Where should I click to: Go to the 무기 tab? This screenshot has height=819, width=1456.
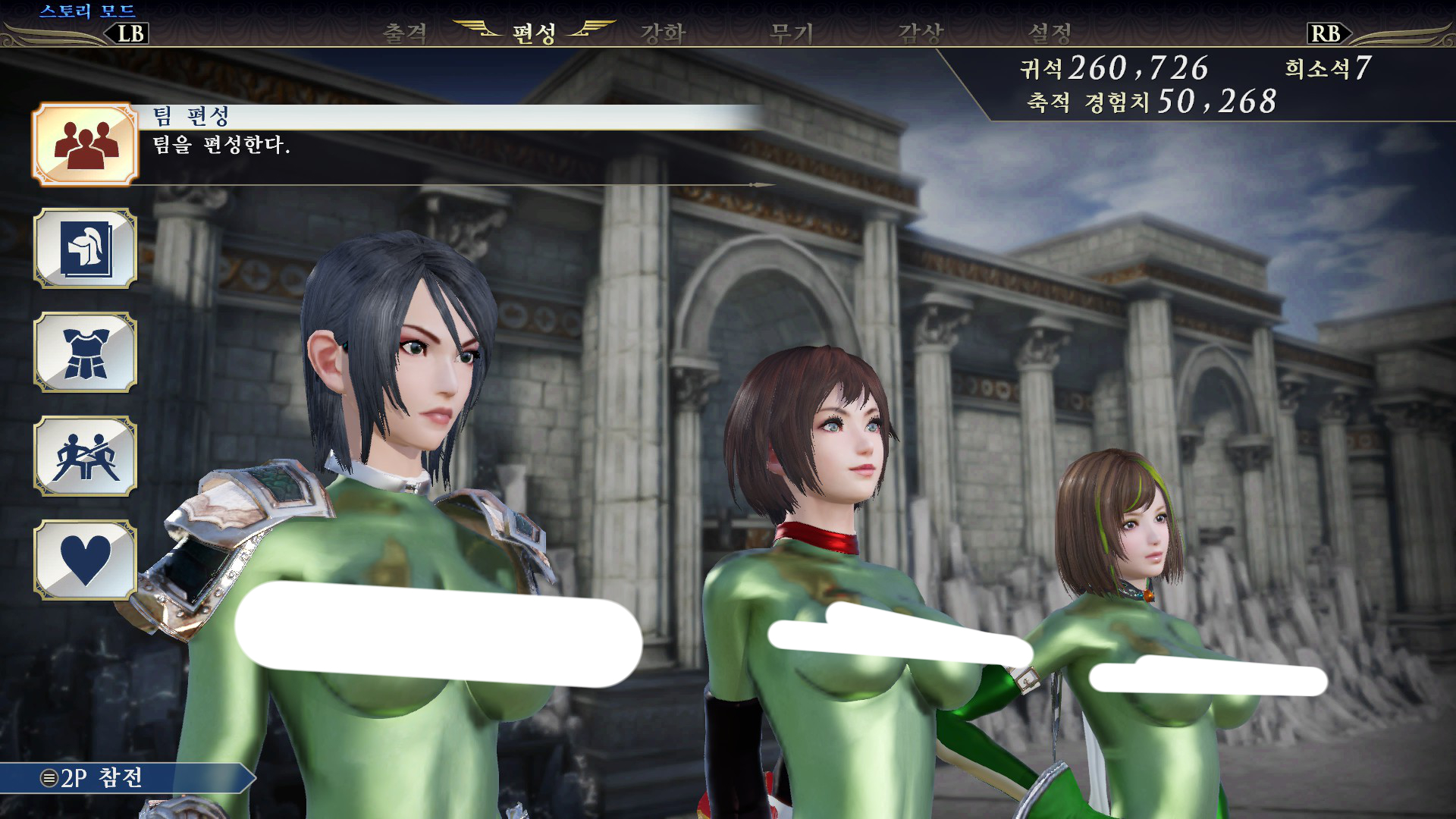pyautogui.click(x=791, y=33)
